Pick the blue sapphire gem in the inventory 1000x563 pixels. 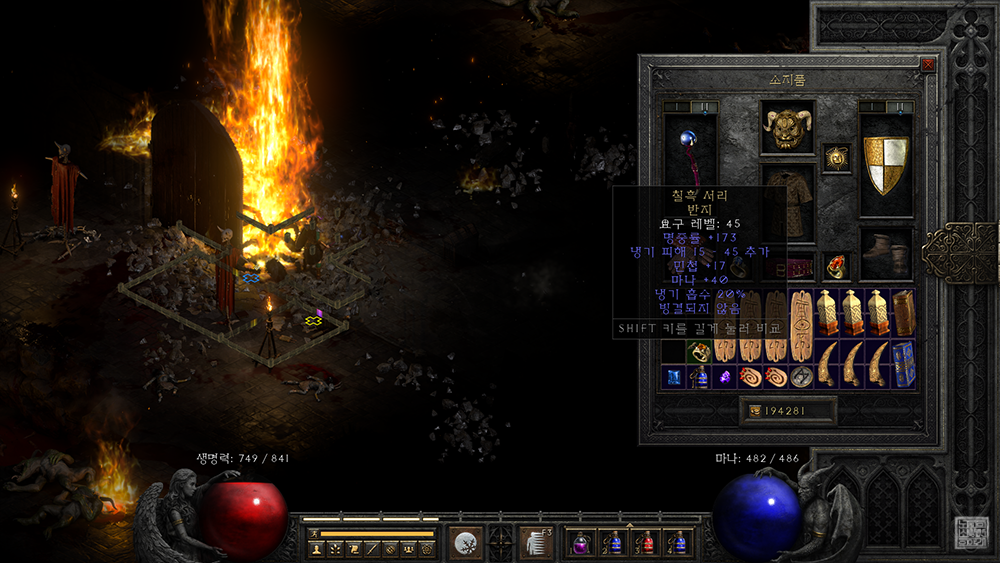click(x=673, y=377)
